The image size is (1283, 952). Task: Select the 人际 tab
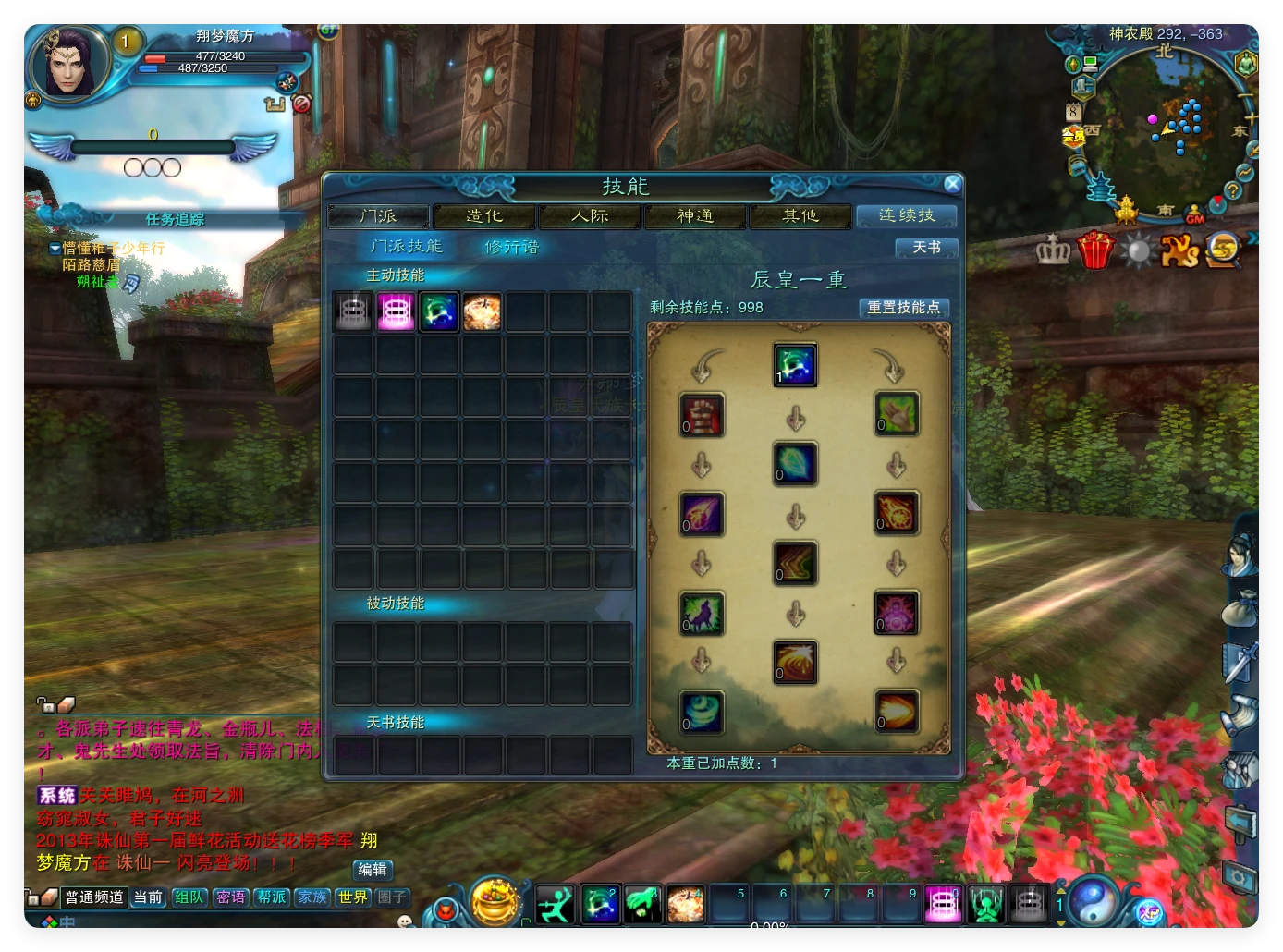(x=590, y=216)
